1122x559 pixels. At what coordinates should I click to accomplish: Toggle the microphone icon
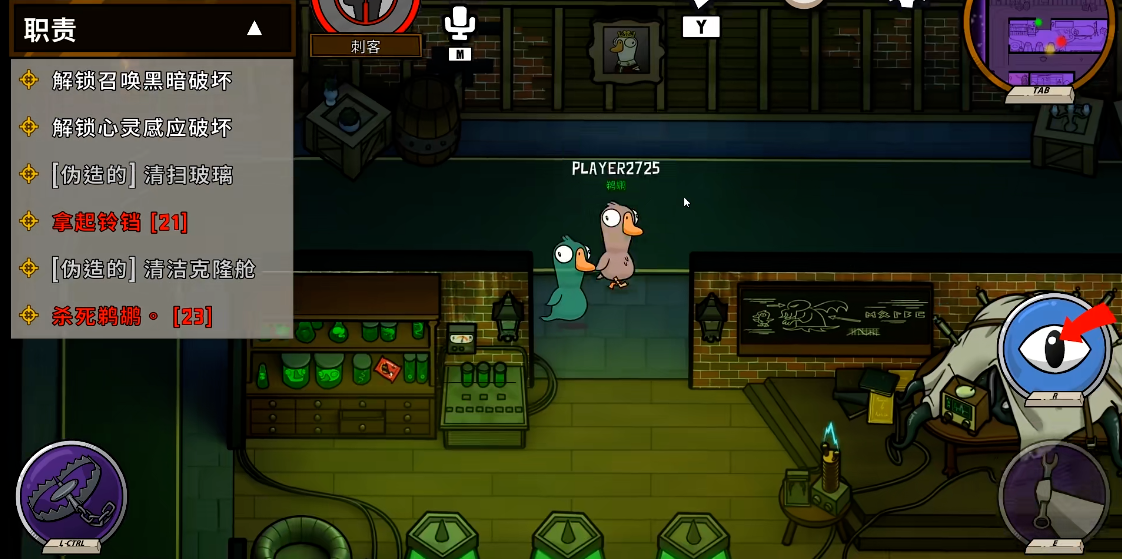(x=460, y=24)
